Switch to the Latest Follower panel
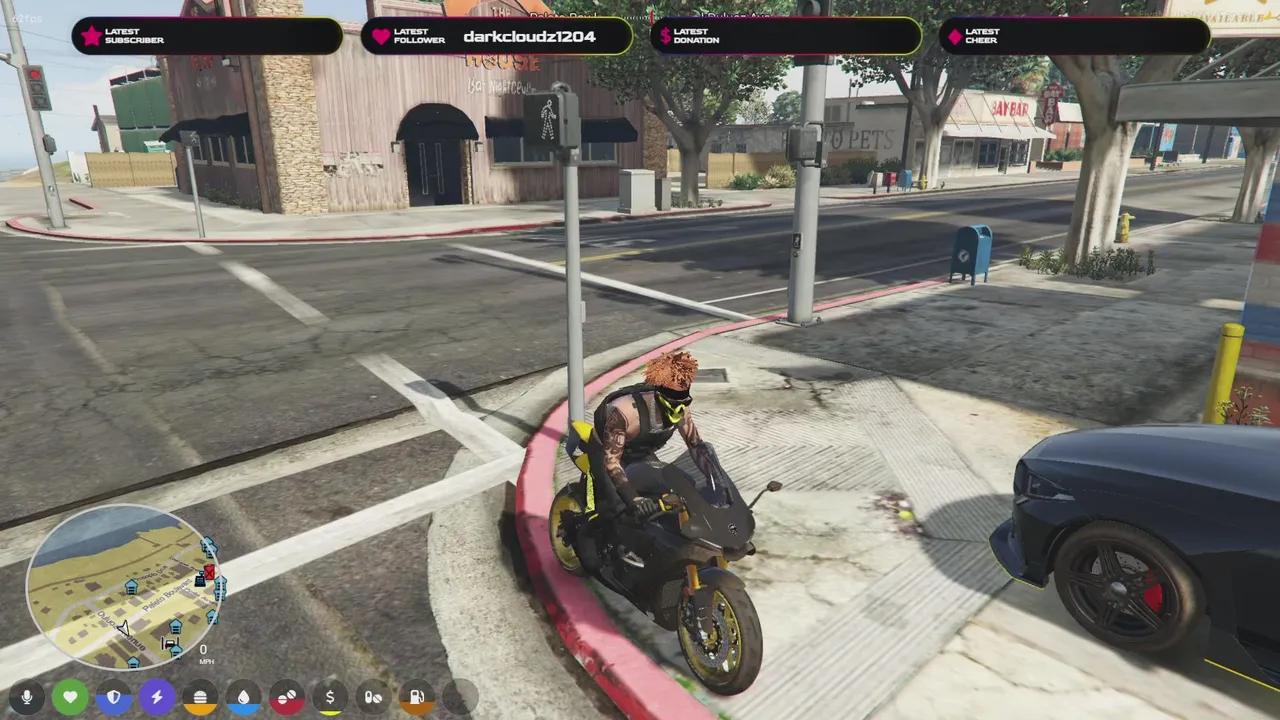The height and width of the screenshot is (720, 1280). tap(495, 36)
